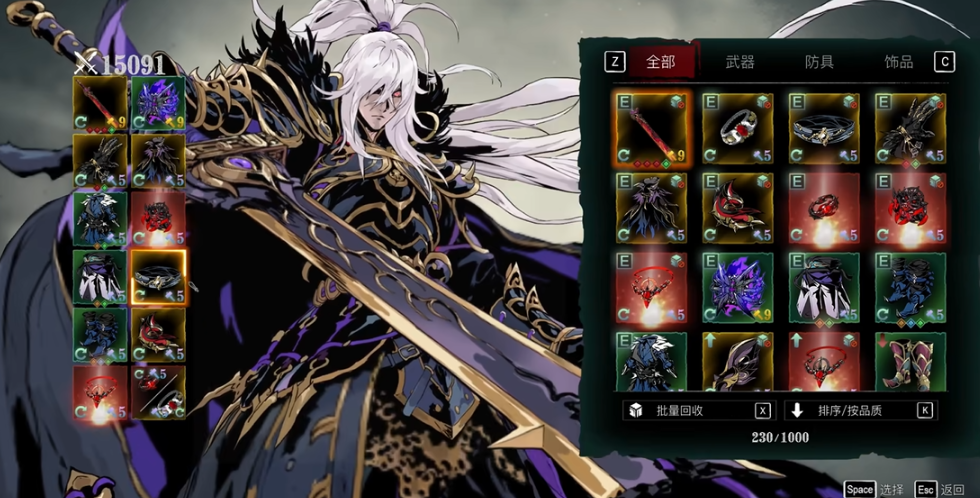This screenshot has height=498, width=980.
Task: Select the pink armored boots item
Action: point(910,362)
